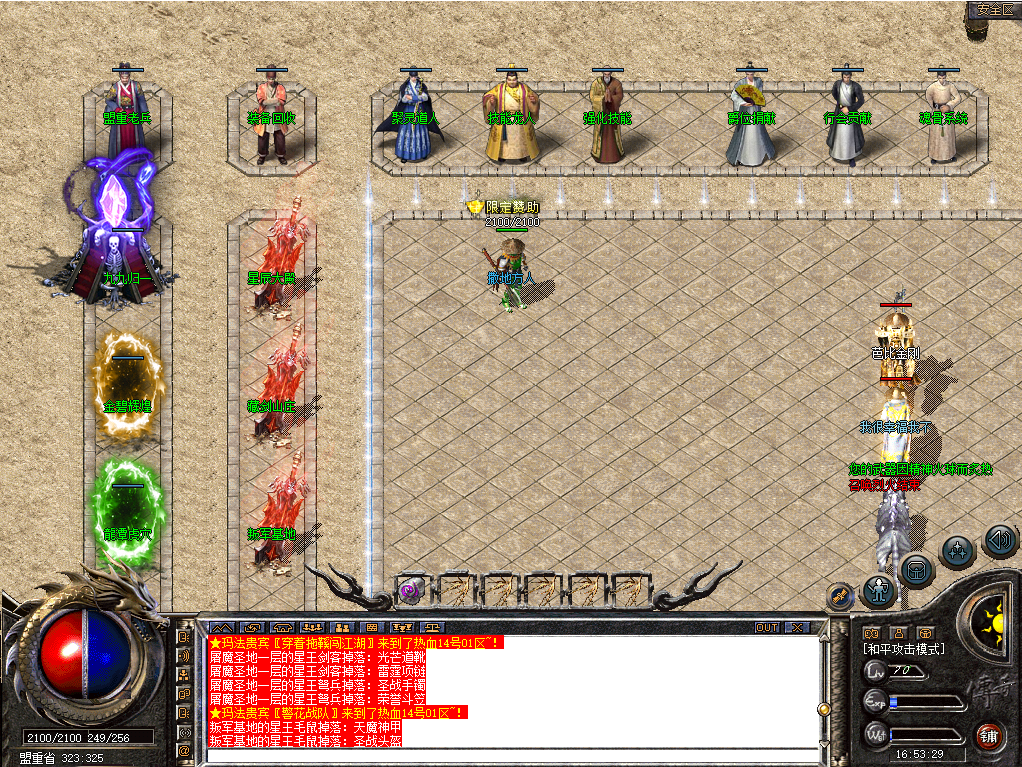Open the inventory bag
The width and height of the screenshot is (1022, 767).
[x=916, y=570]
